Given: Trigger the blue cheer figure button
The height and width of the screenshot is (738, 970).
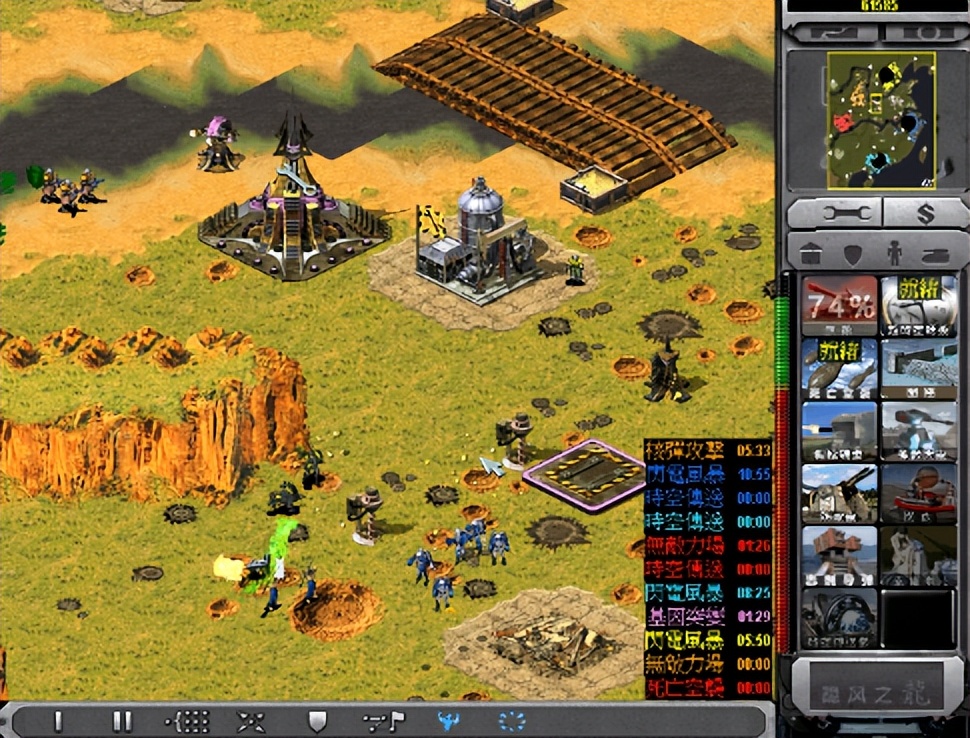Looking at the screenshot, I should click(x=448, y=720).
